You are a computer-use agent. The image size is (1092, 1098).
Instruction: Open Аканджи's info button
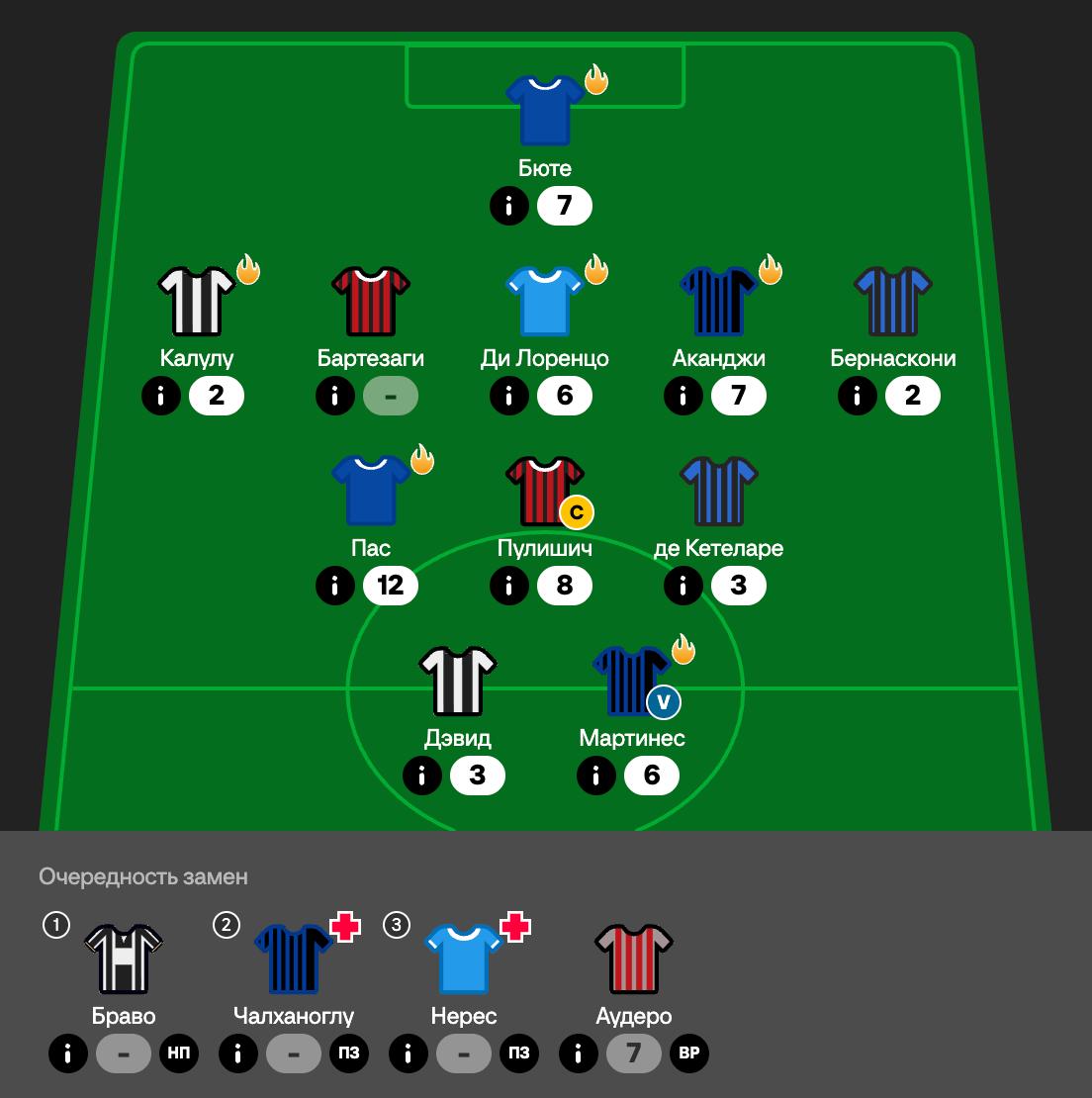click(x=683, y=396)
